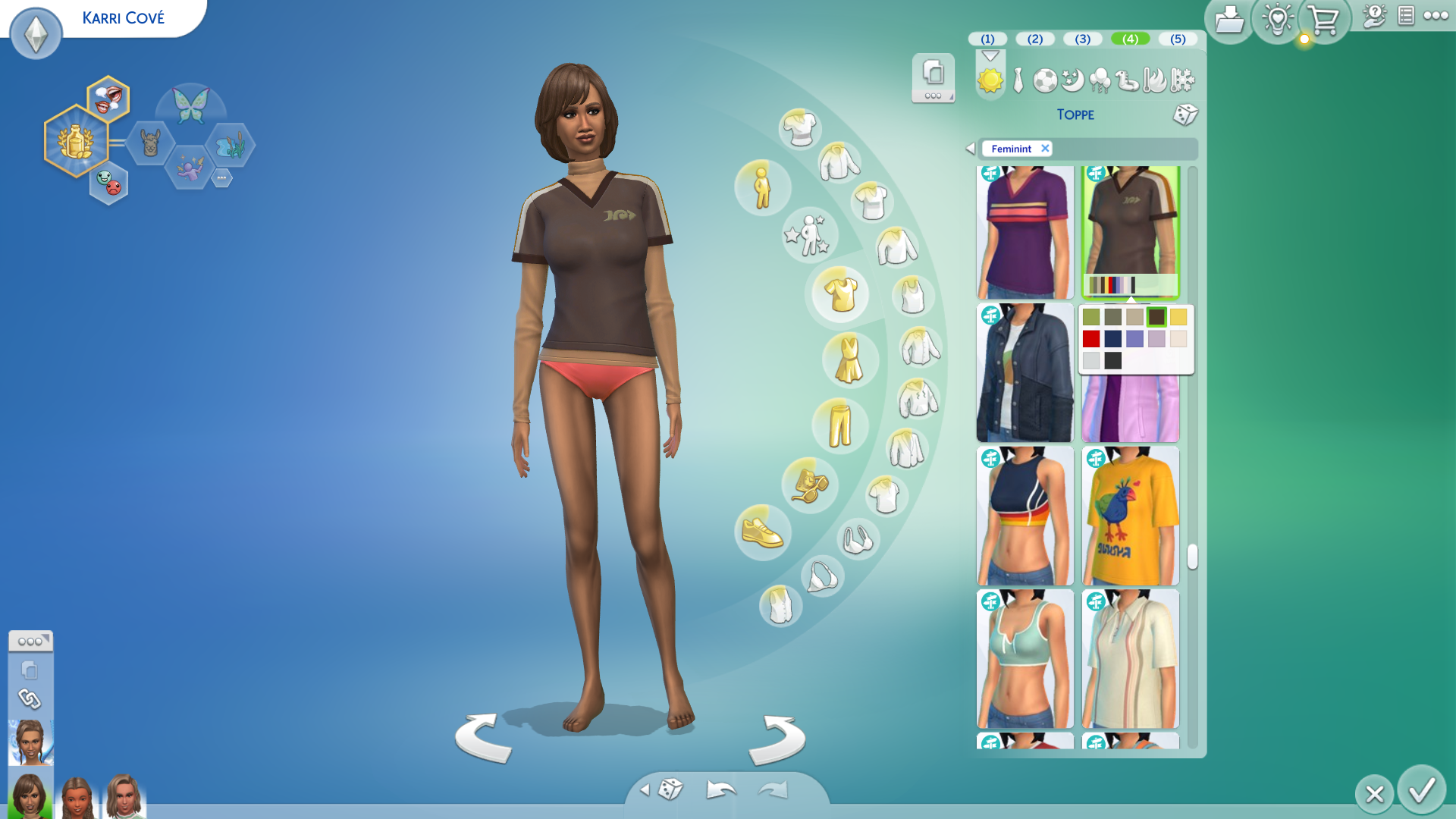Cancel with the X button
1456x819 pixels.
pyautogui.click(x=1374, y=794)
